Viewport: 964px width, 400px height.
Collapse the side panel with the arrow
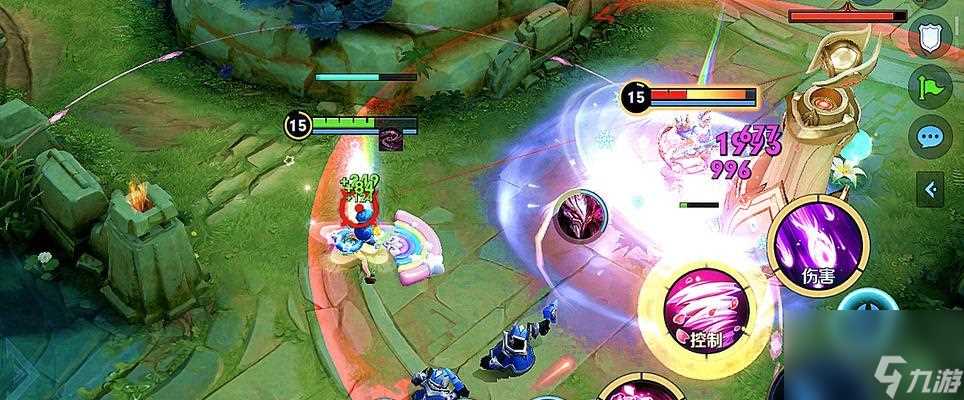point(931,187)
